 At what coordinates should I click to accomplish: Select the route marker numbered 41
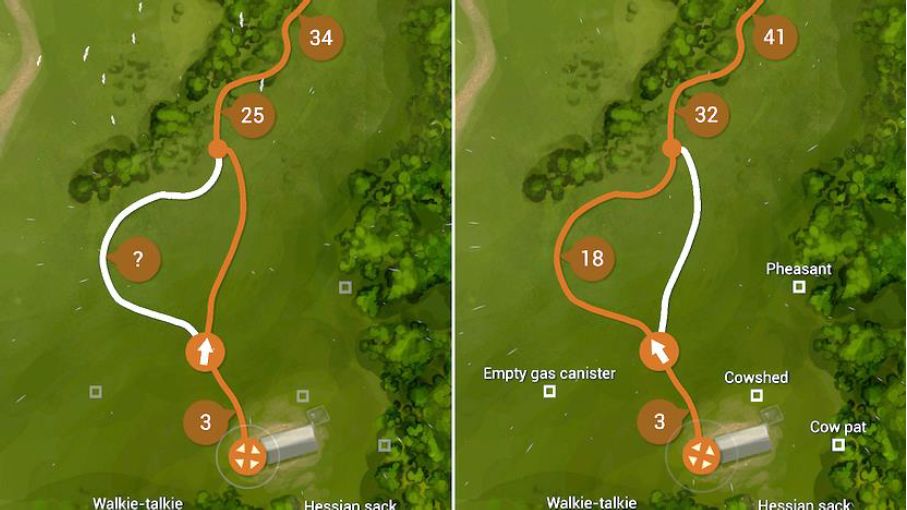(x=774, y=38)
